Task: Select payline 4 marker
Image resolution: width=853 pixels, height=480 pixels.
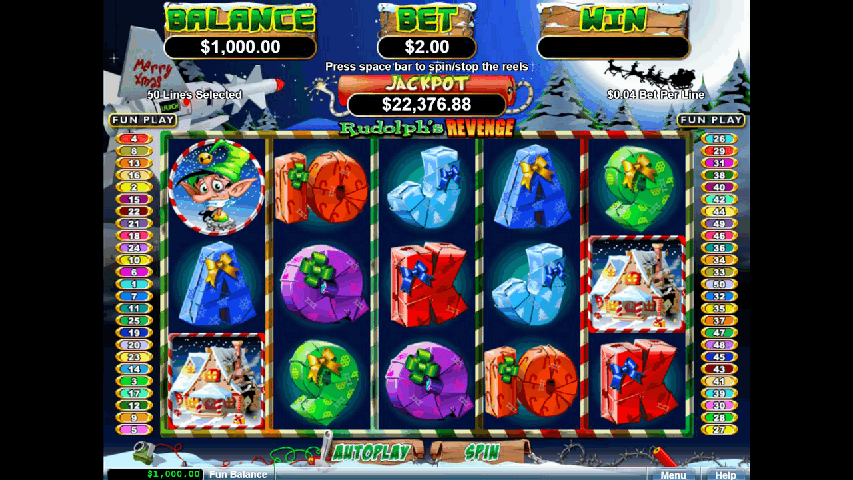Action: click(133, 139)
